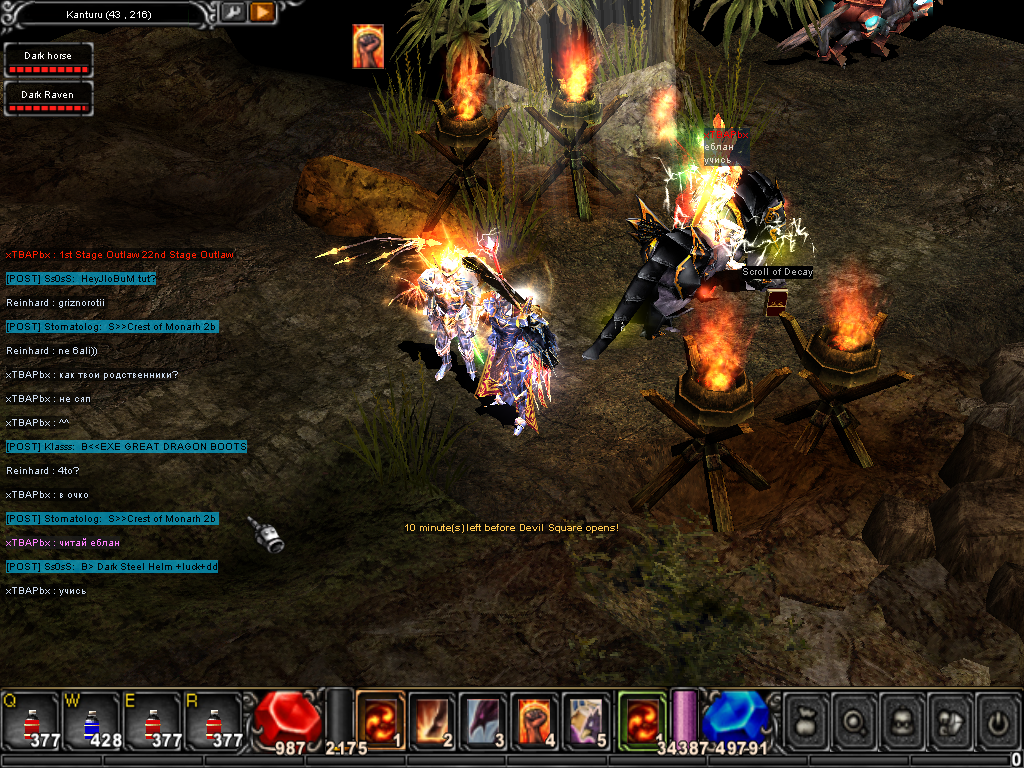Open the wrench settings button
This screenshot has width=1024, height=768.
[232, 13]
